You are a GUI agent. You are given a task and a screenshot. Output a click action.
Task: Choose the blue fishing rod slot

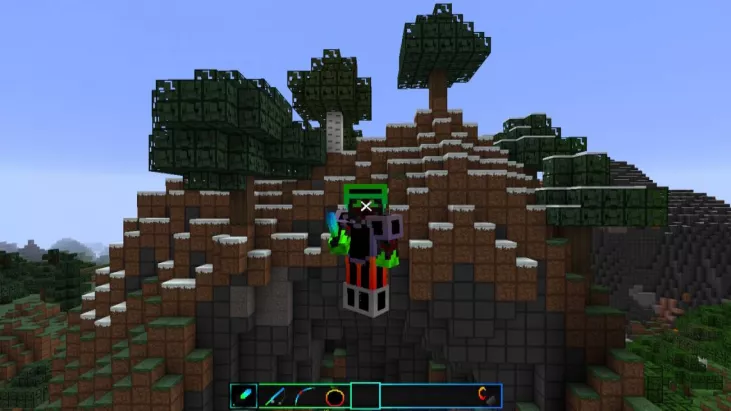[x=275, y=395]
